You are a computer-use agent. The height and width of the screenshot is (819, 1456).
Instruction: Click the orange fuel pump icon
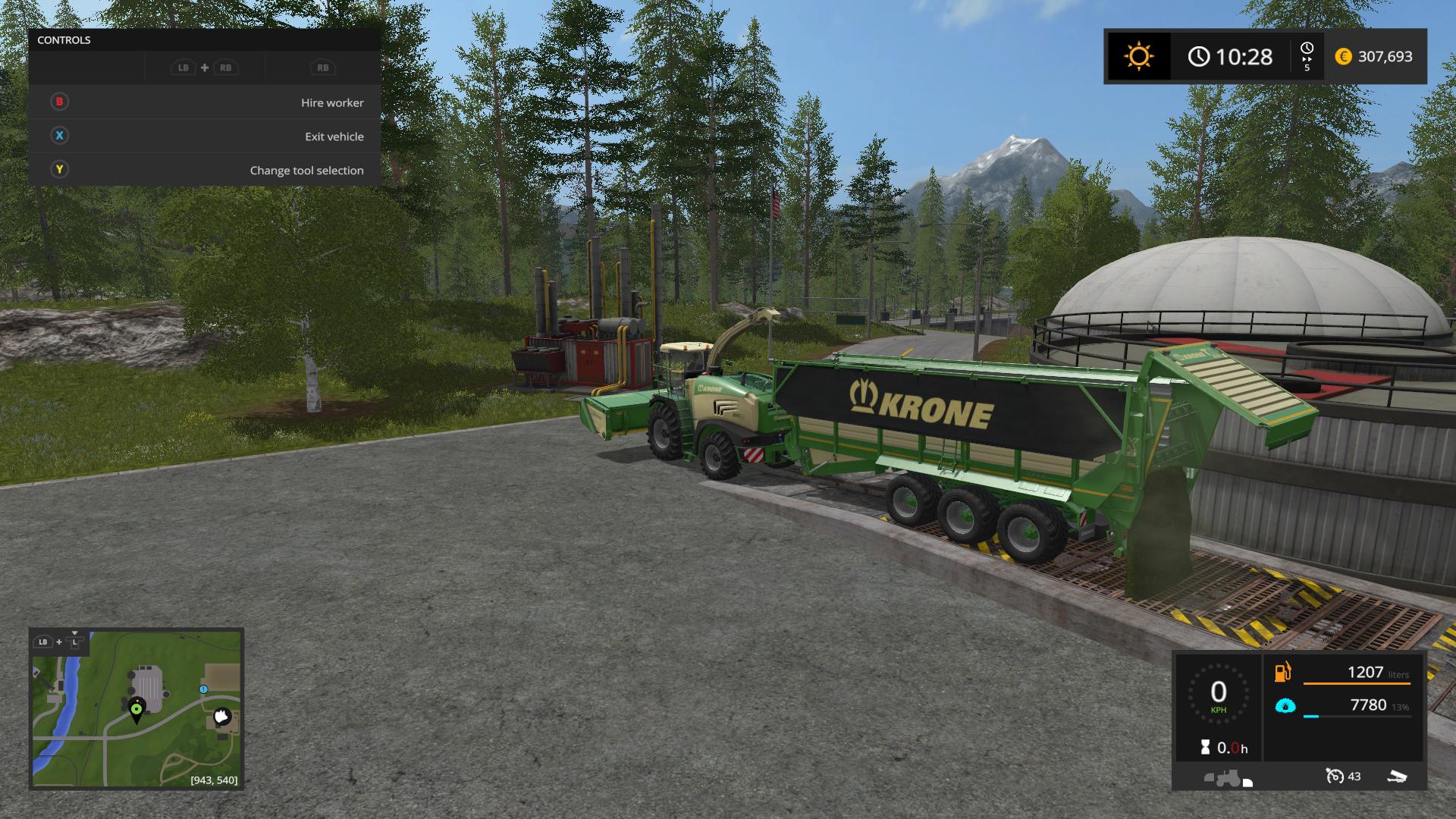coord(1283,672)
